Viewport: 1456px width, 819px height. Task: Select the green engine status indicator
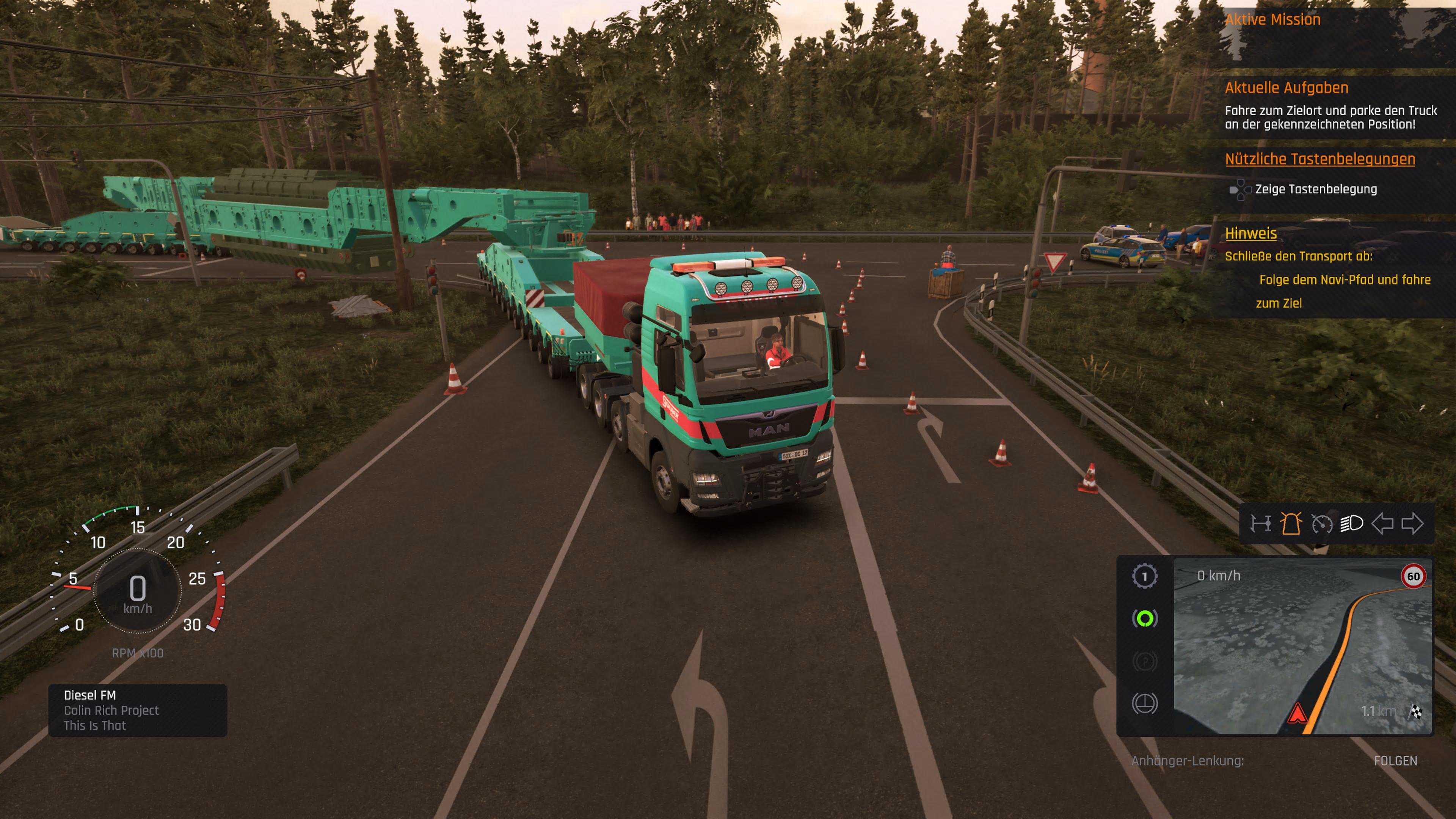click(1145, 618)
